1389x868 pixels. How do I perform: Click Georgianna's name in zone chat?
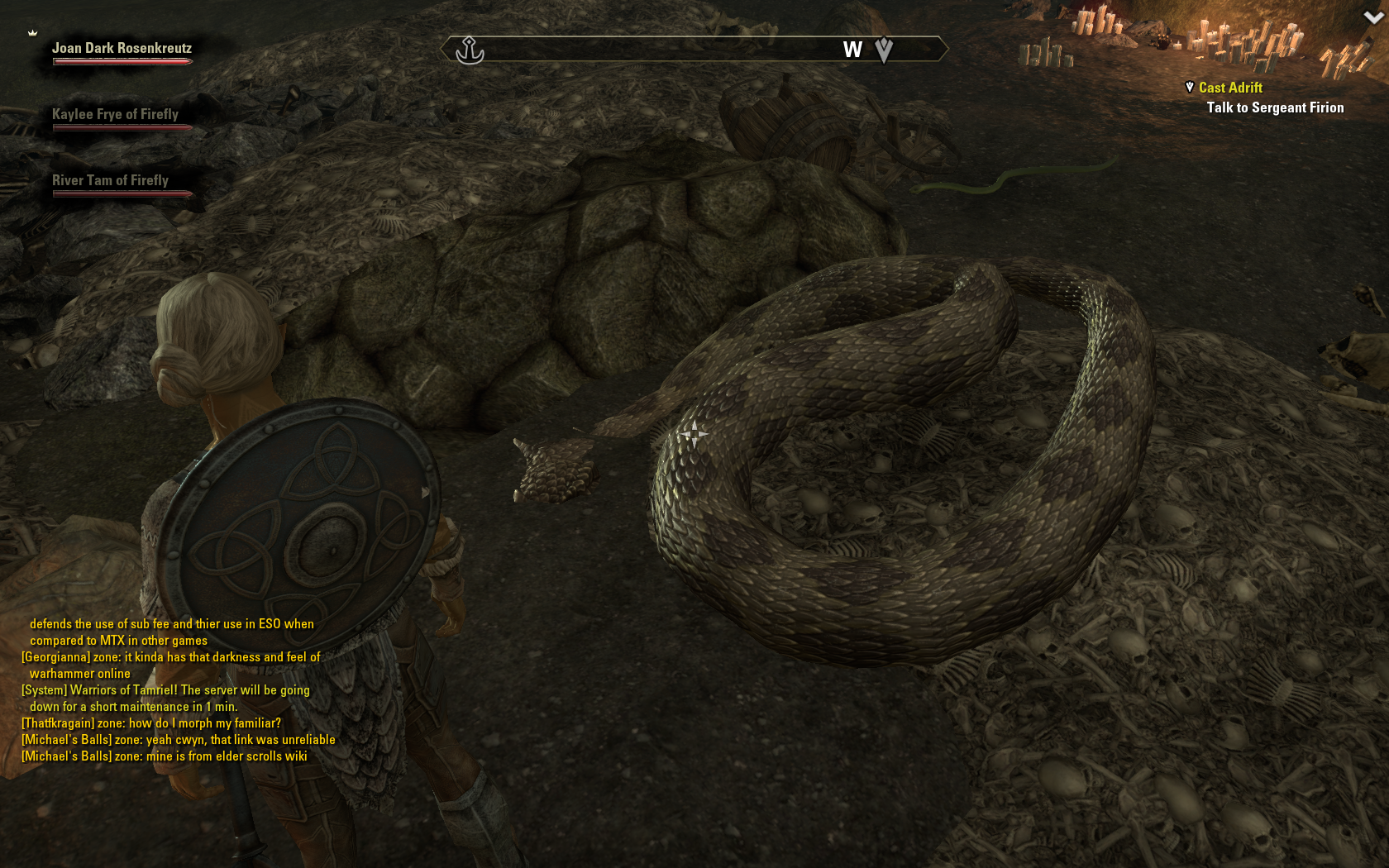[x=55, y=657]
